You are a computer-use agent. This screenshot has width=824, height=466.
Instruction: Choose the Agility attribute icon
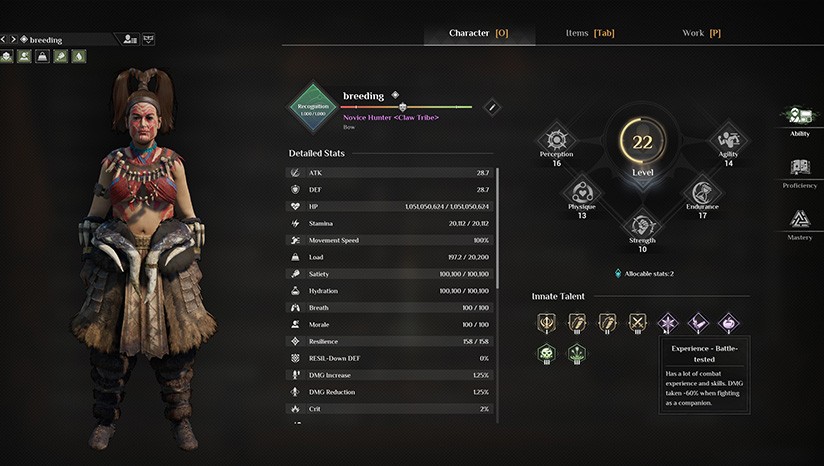point(727,139)
